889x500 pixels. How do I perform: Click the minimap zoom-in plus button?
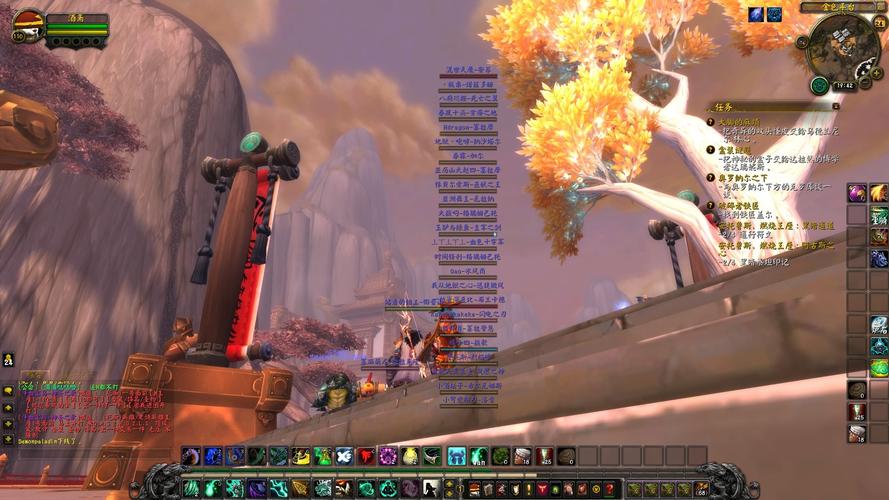pos(877,73)
